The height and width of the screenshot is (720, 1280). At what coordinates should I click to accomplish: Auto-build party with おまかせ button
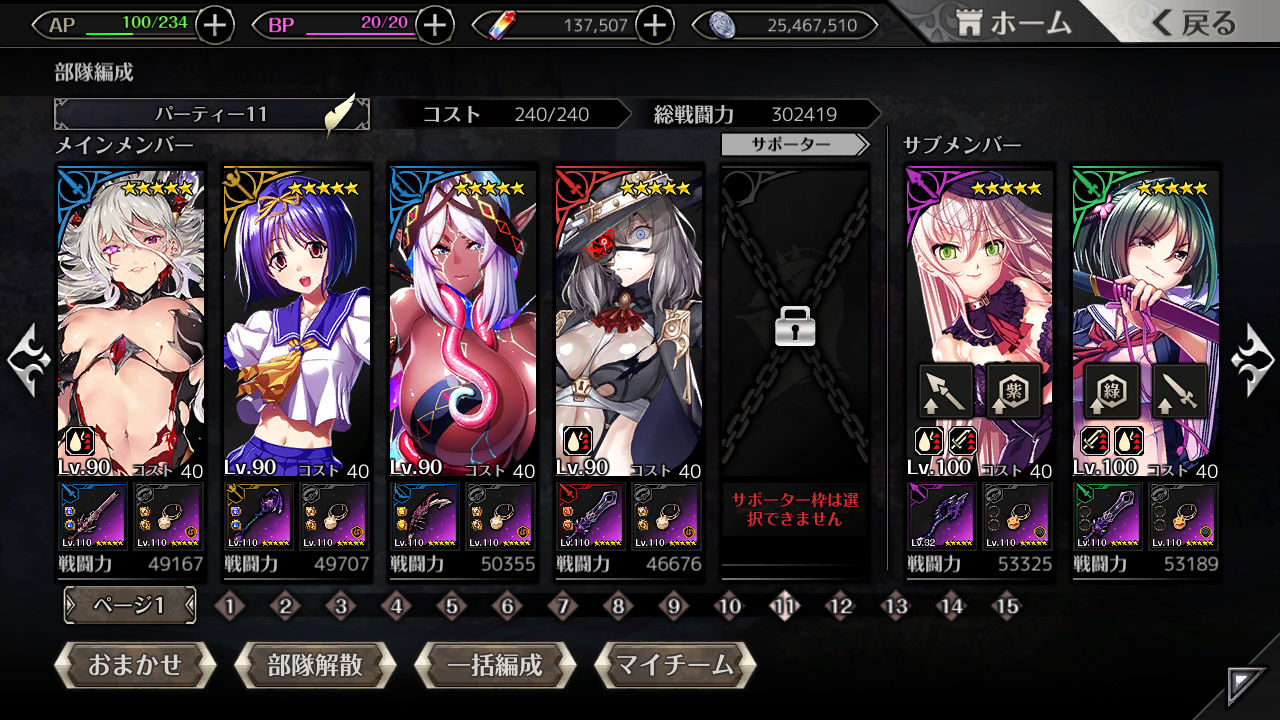pyautogui.click(x=135, y=665)
